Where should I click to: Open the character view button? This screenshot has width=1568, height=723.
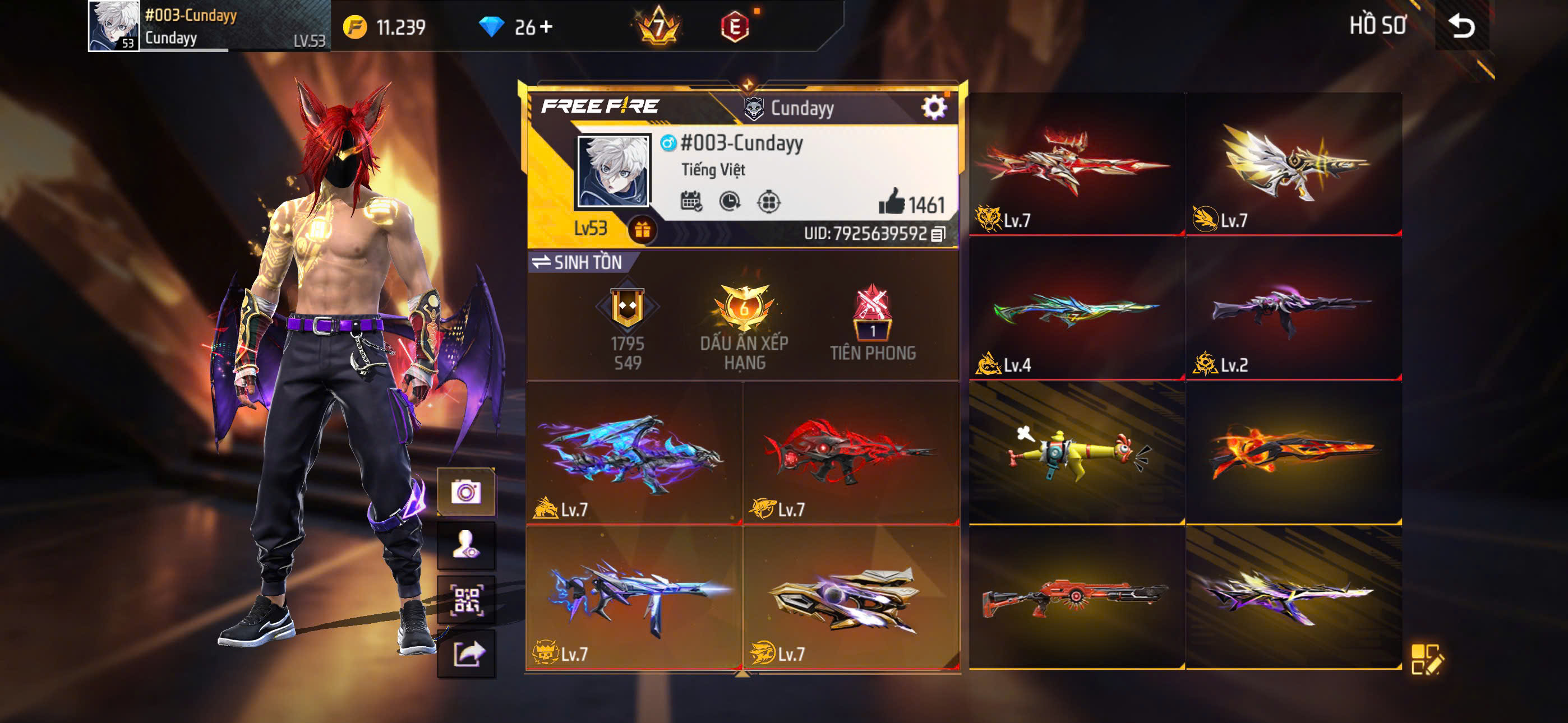[x=466, y=545]
